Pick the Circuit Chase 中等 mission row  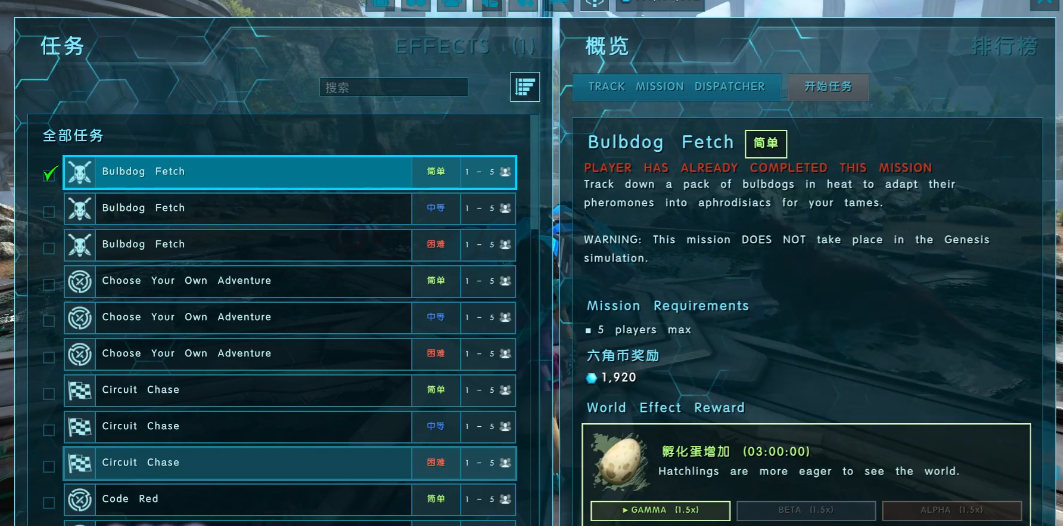tap(240, 426)
